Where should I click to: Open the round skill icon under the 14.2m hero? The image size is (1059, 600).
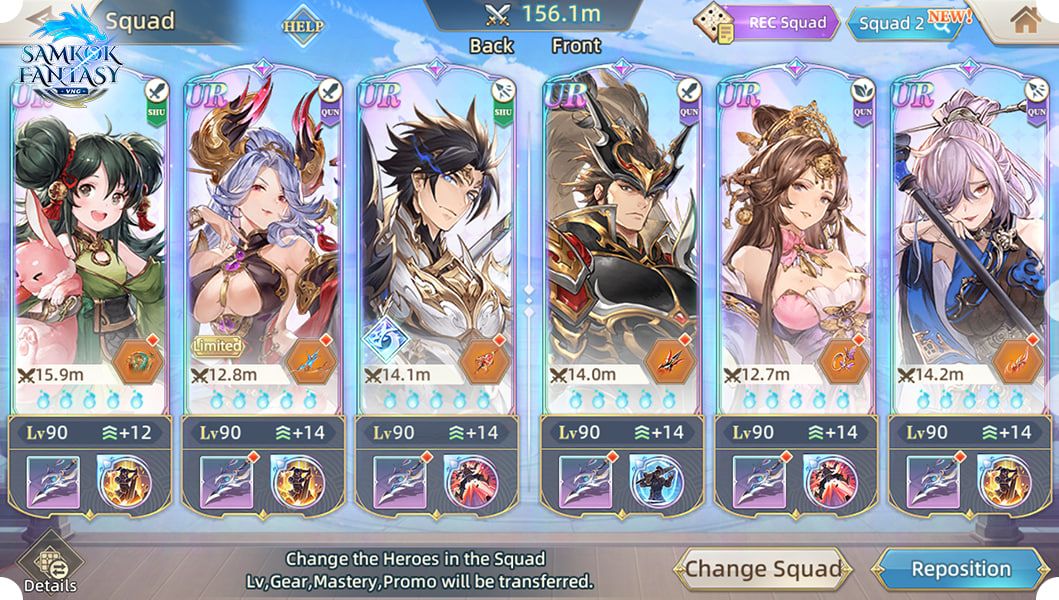click(1003, 482)
